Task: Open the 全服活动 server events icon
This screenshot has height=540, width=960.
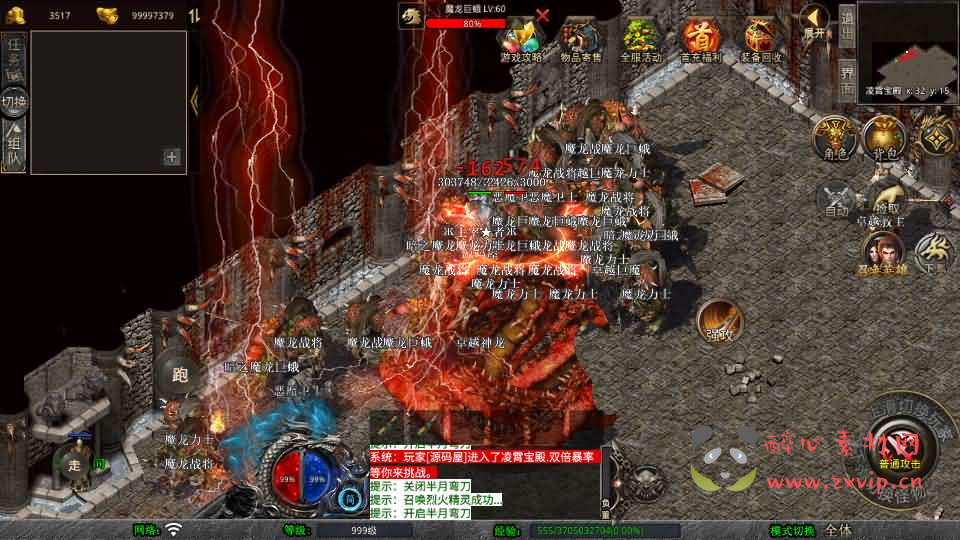Action: pyautogui.click(x=641, y=41)
